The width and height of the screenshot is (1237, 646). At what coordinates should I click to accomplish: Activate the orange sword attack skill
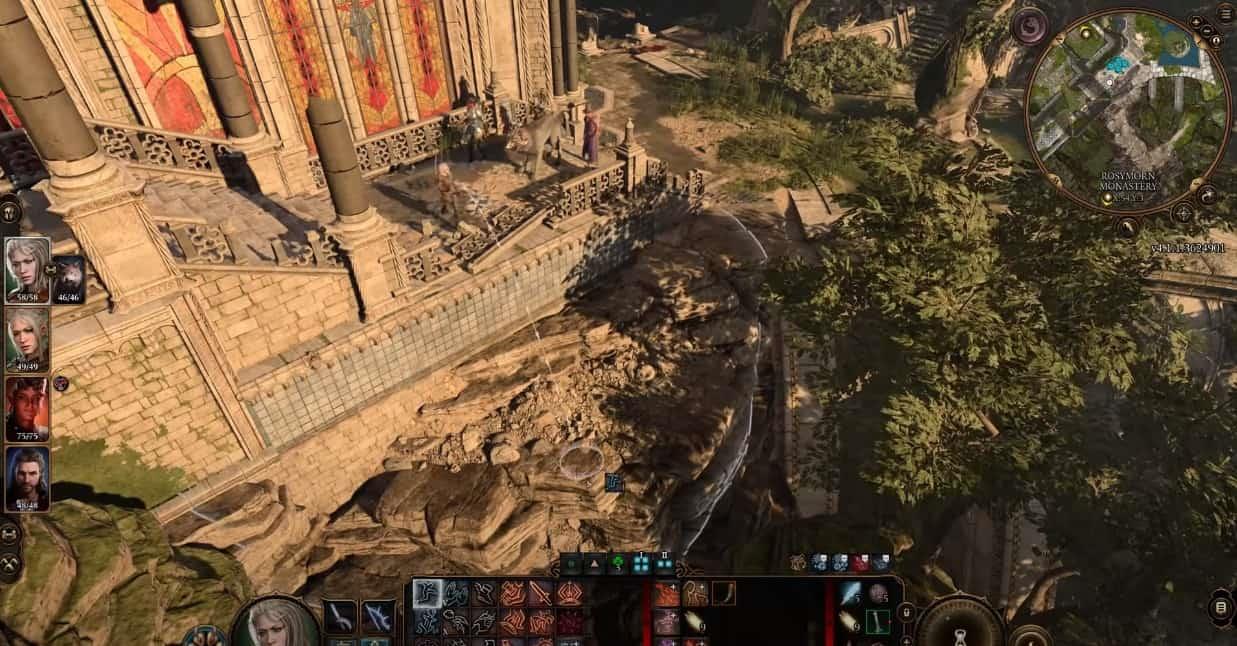pyautogui.click(x=541, y=594)
